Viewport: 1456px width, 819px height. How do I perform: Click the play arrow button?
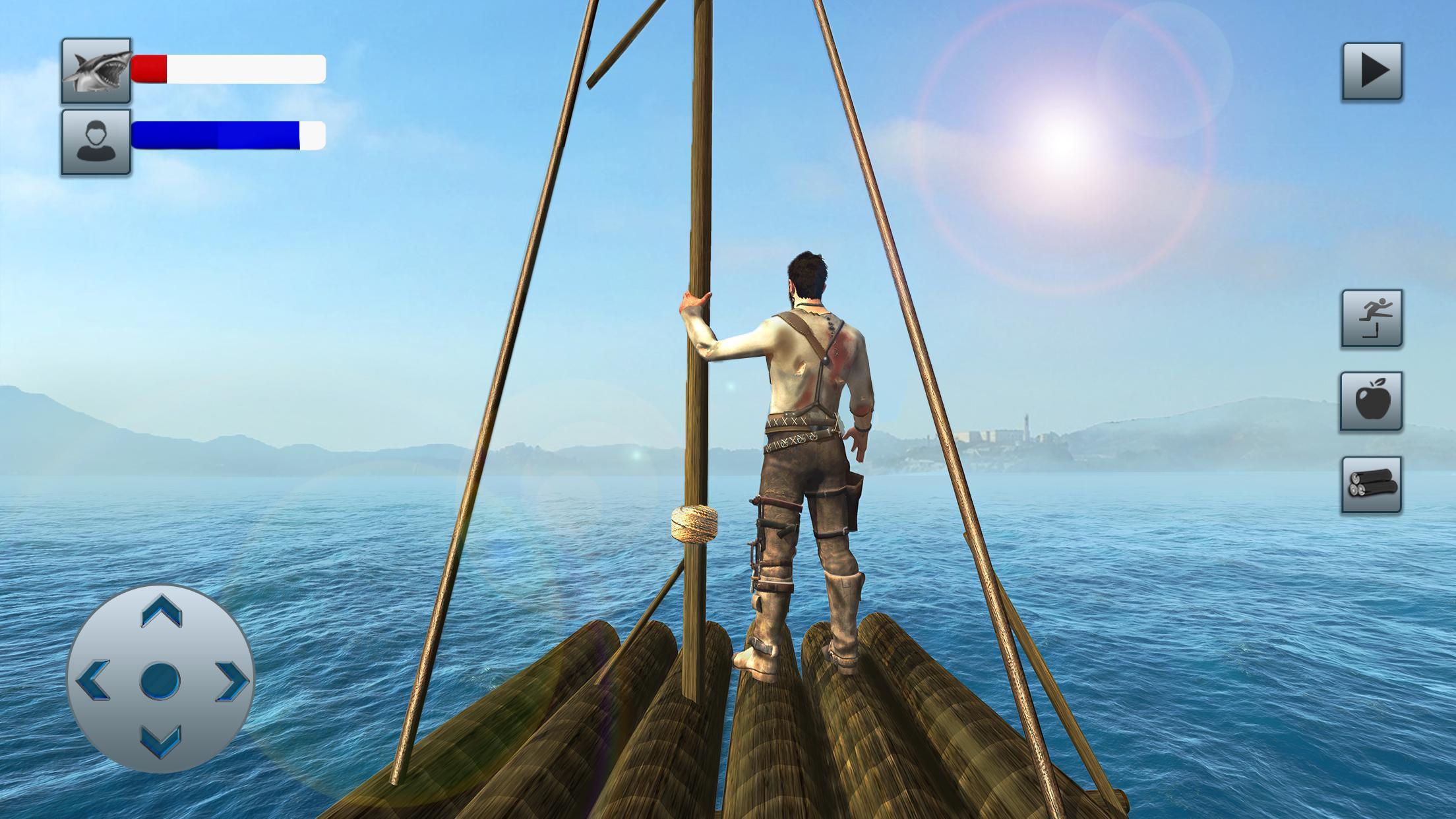tap(1372, 71)
